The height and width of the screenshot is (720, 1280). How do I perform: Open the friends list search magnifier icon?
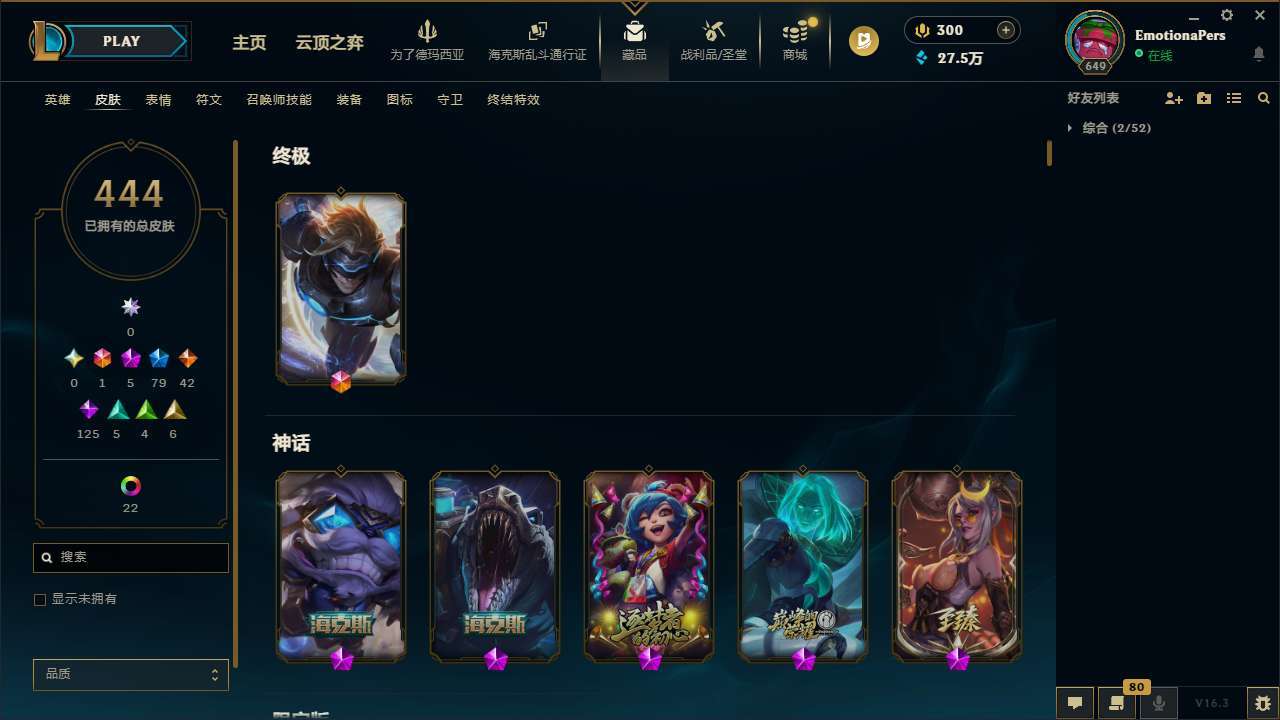(1264, 98)
